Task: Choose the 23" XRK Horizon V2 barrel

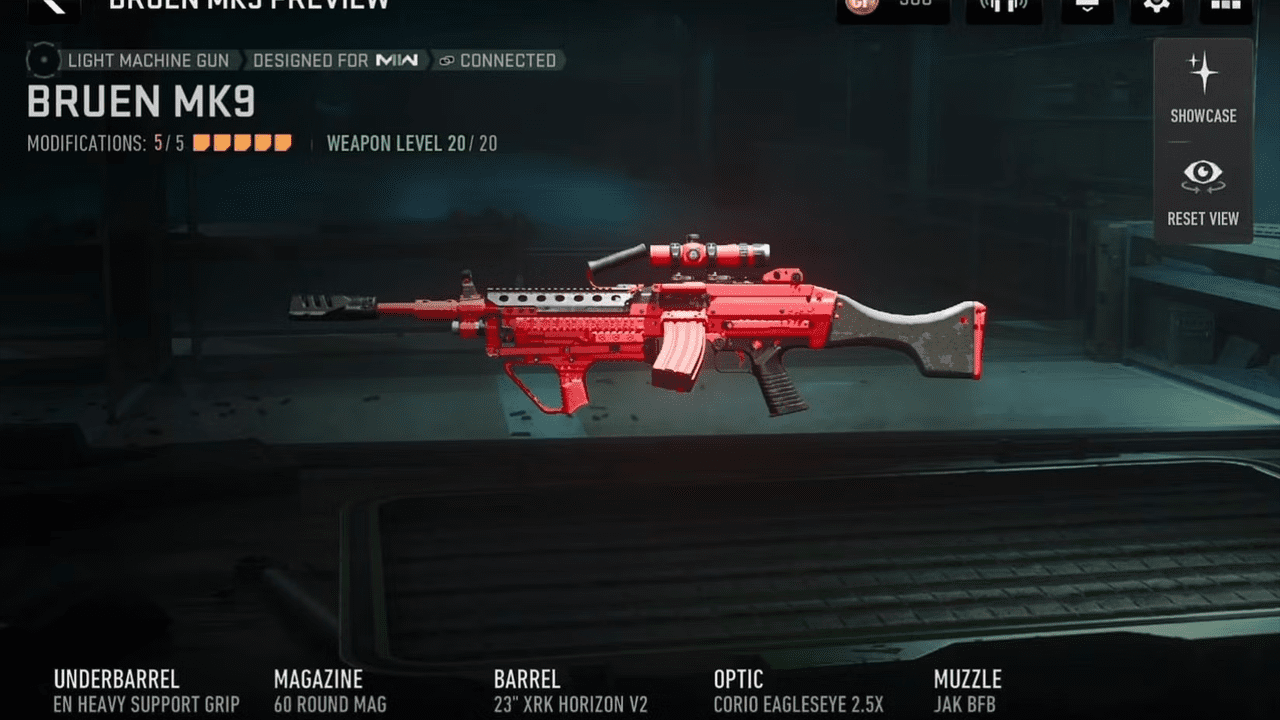Action: point(570,692)
